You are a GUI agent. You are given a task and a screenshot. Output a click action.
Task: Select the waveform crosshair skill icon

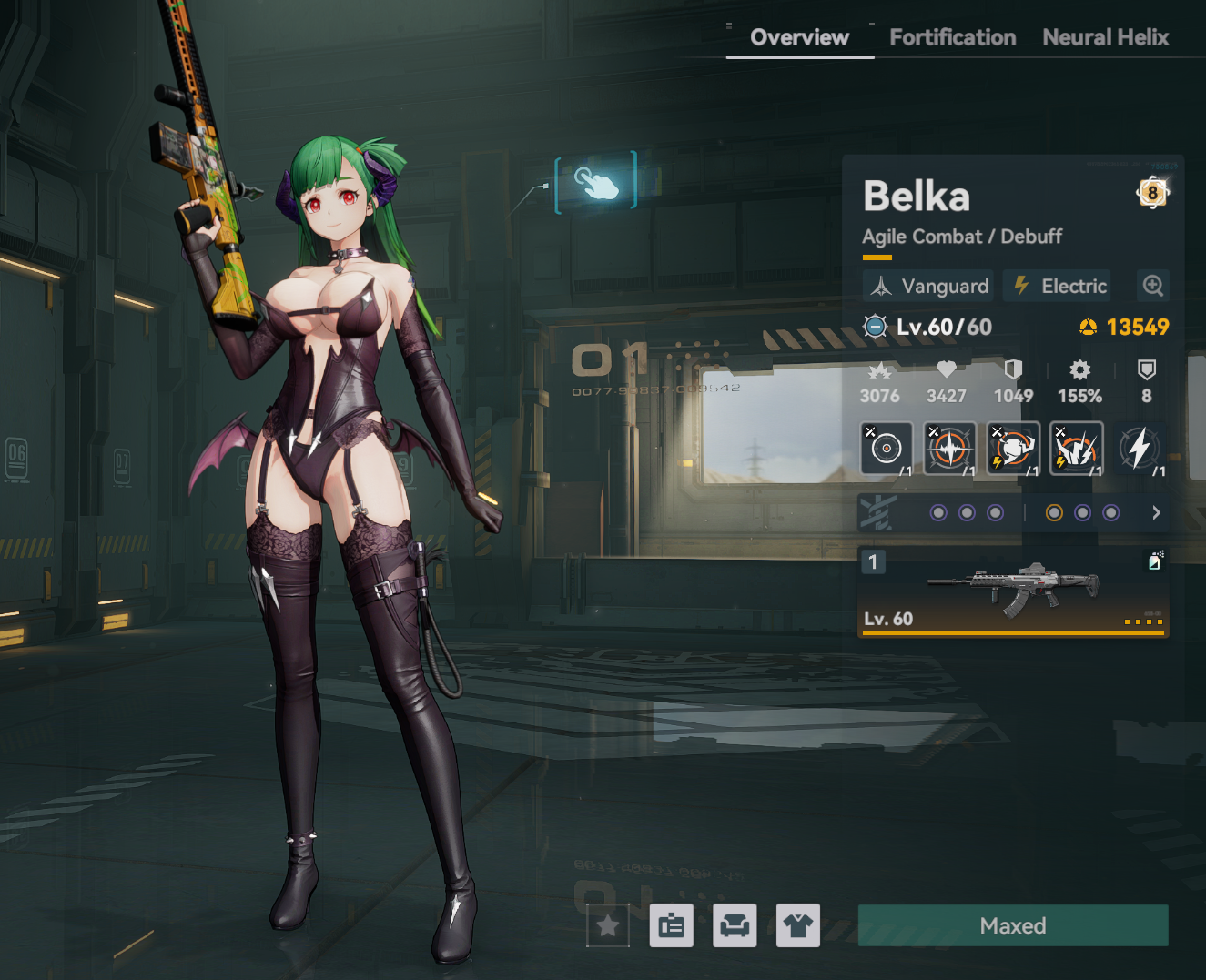949,448
